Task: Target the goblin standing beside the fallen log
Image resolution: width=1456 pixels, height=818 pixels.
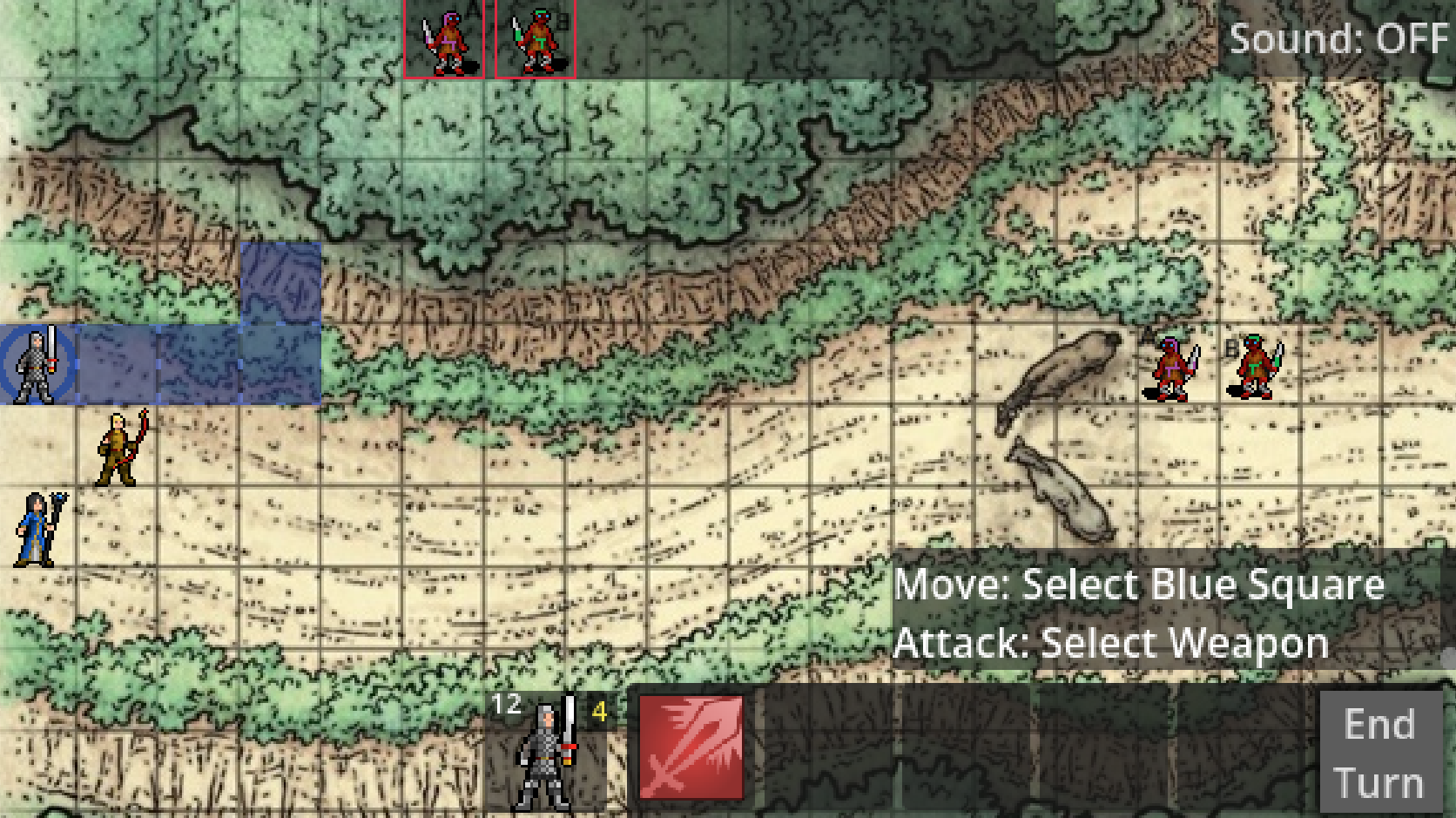Action: (1171, 366)
